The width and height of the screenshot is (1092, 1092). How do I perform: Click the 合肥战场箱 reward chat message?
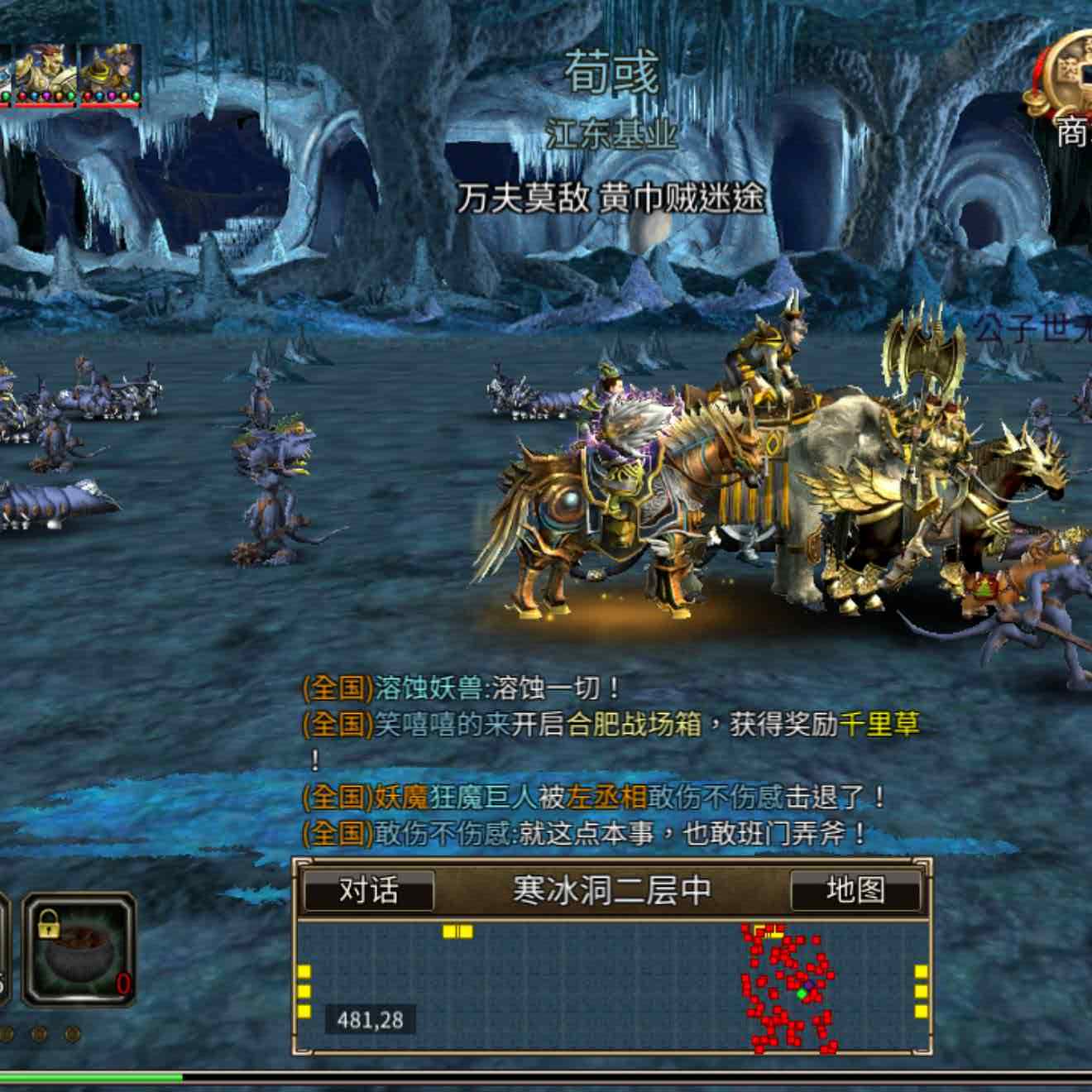point(611,726)
